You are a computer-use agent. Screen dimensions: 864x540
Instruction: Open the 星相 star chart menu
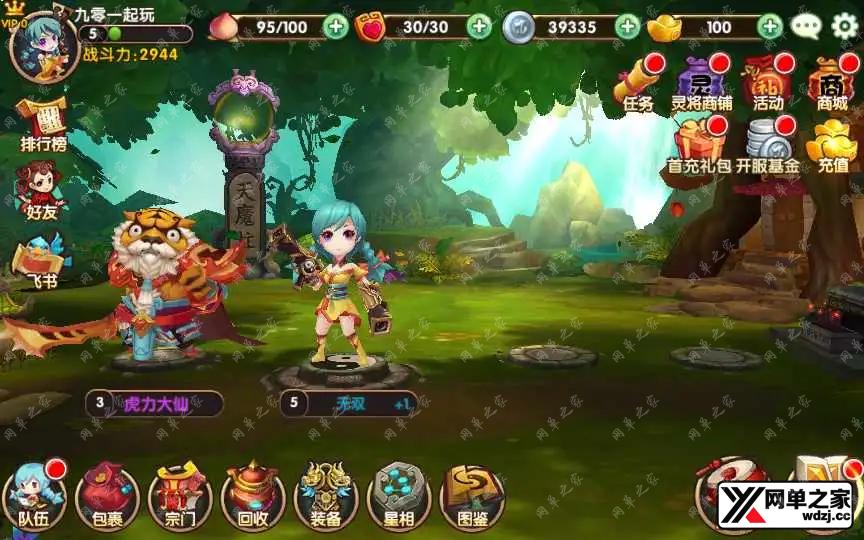[399, 496]
